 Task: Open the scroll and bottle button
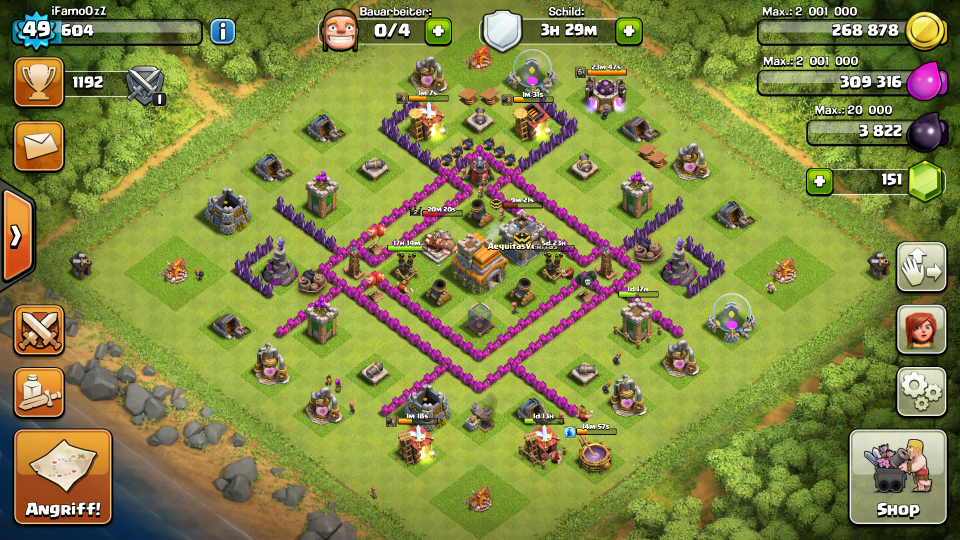pos(38,392)
